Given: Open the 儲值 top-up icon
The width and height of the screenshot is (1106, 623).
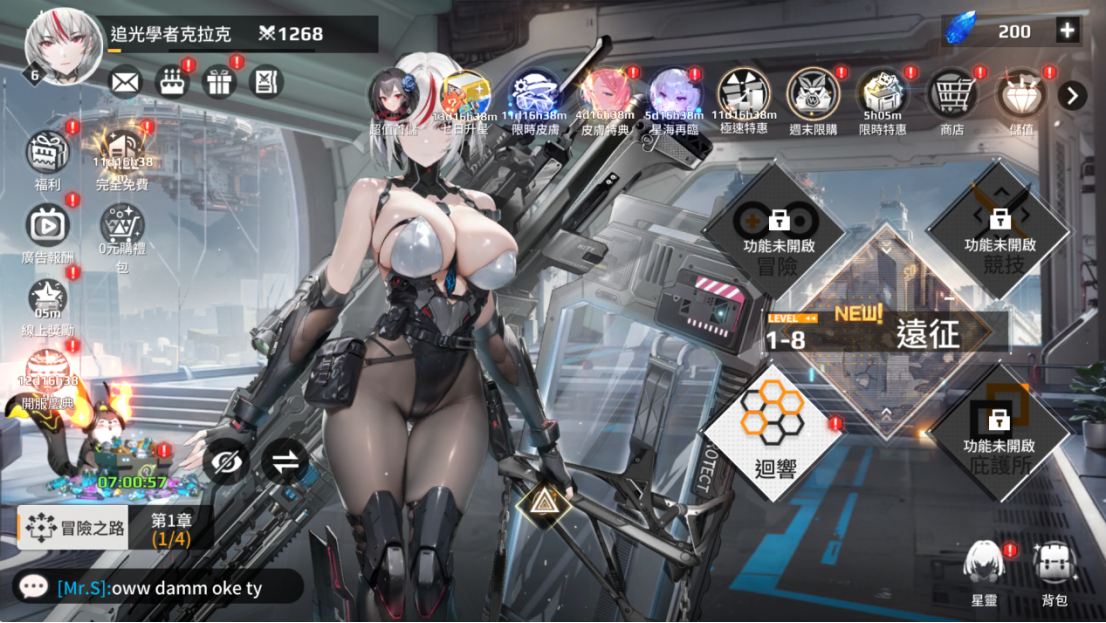Looking at the screenshot, I should pos(1021,96).
